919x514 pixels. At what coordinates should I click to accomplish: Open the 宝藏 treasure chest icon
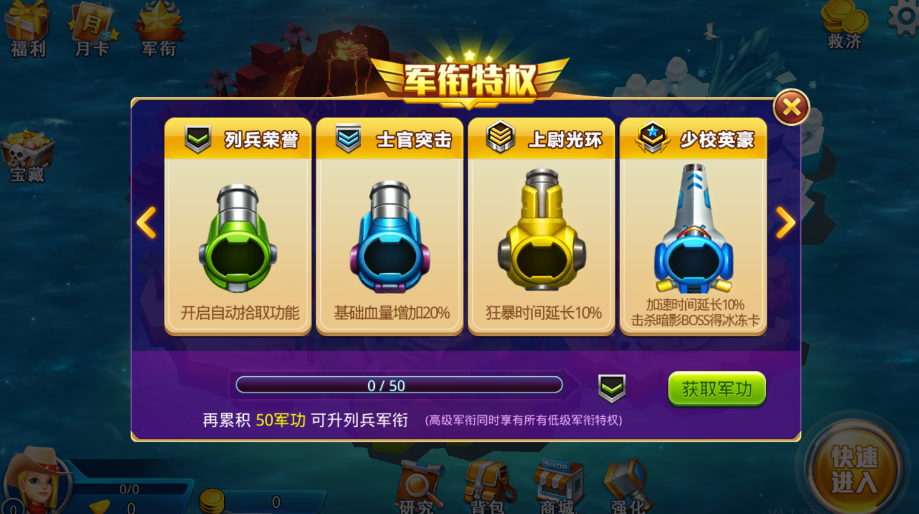coord(27,157)
